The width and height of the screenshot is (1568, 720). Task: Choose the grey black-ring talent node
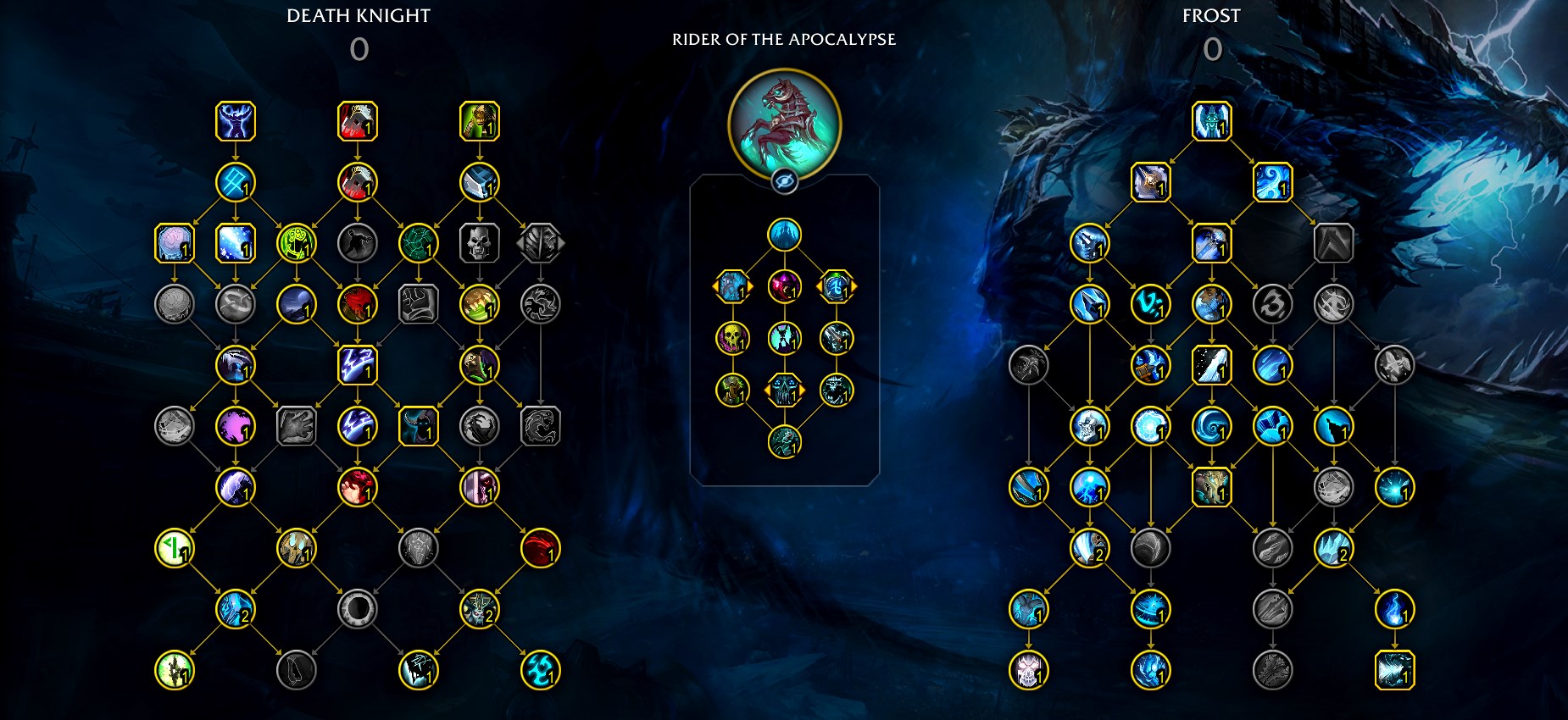coord(358,609)
